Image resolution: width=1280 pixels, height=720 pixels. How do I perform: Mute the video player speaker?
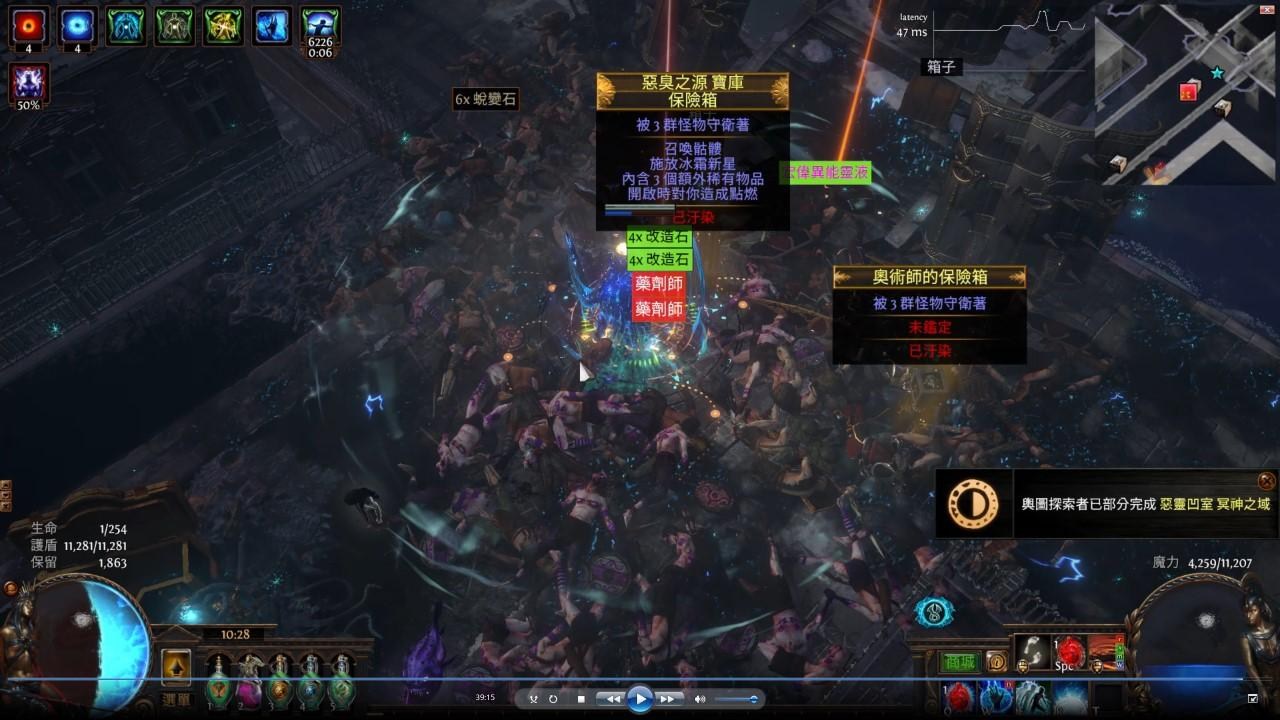[701, 700]
